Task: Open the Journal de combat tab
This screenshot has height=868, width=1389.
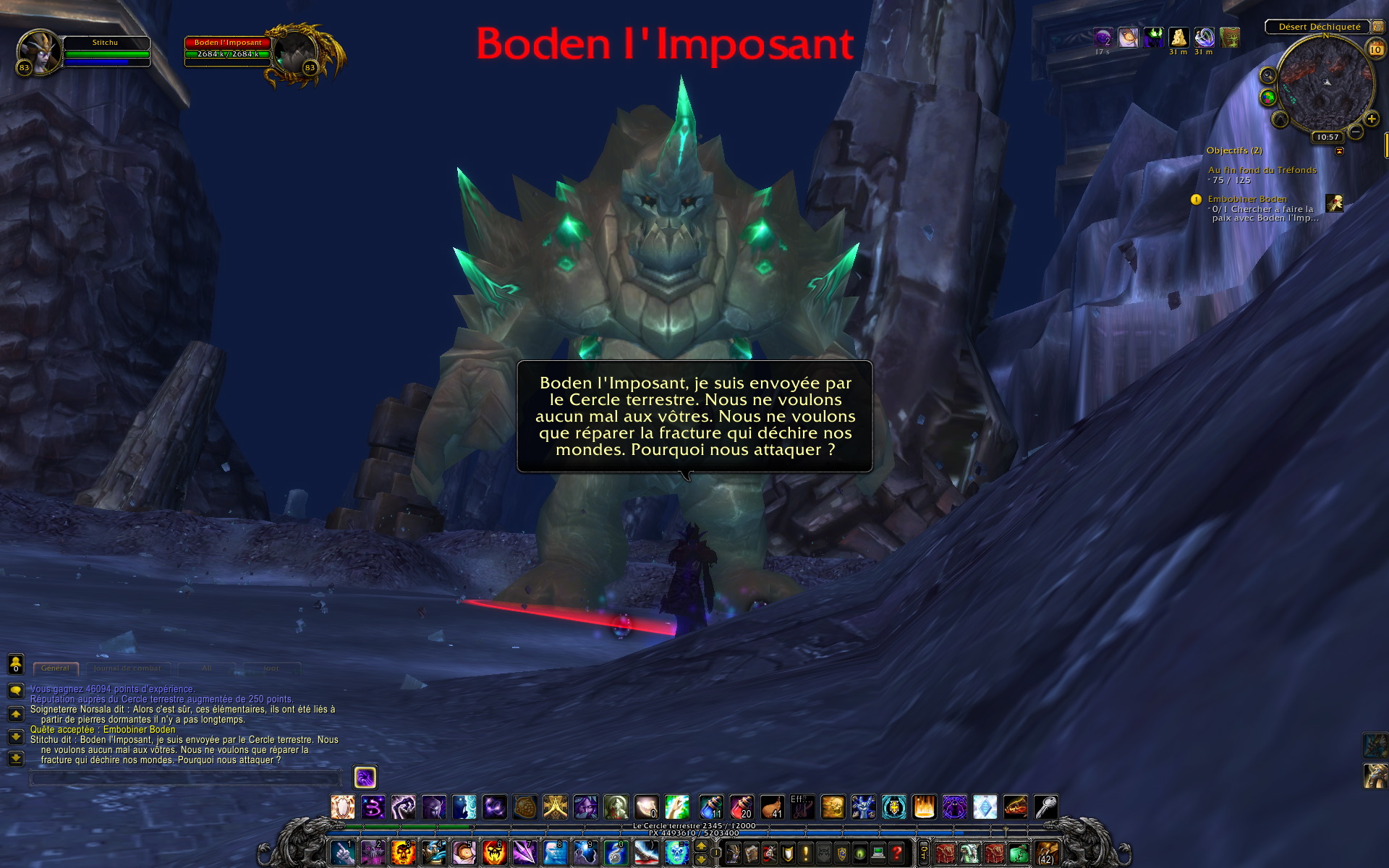Action: (127, 668)
